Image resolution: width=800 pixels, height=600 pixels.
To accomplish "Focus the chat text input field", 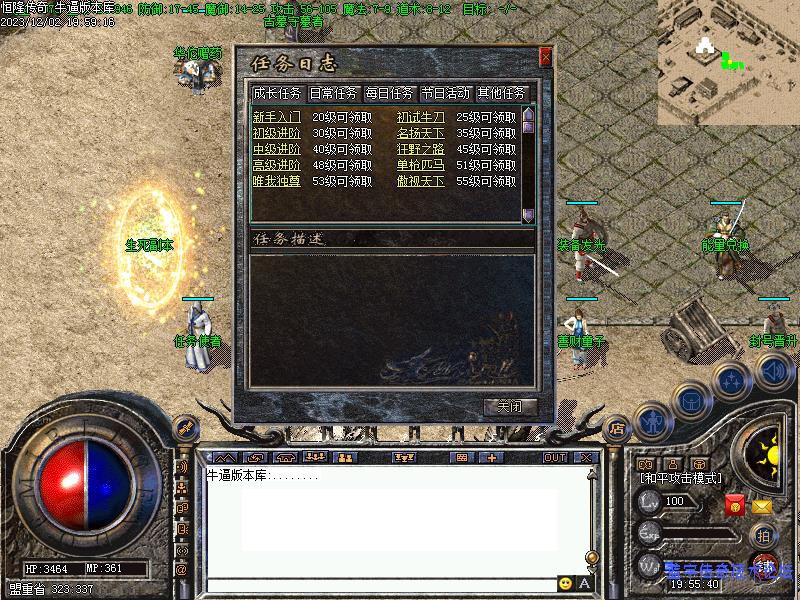I will click(x=380, y=584).
